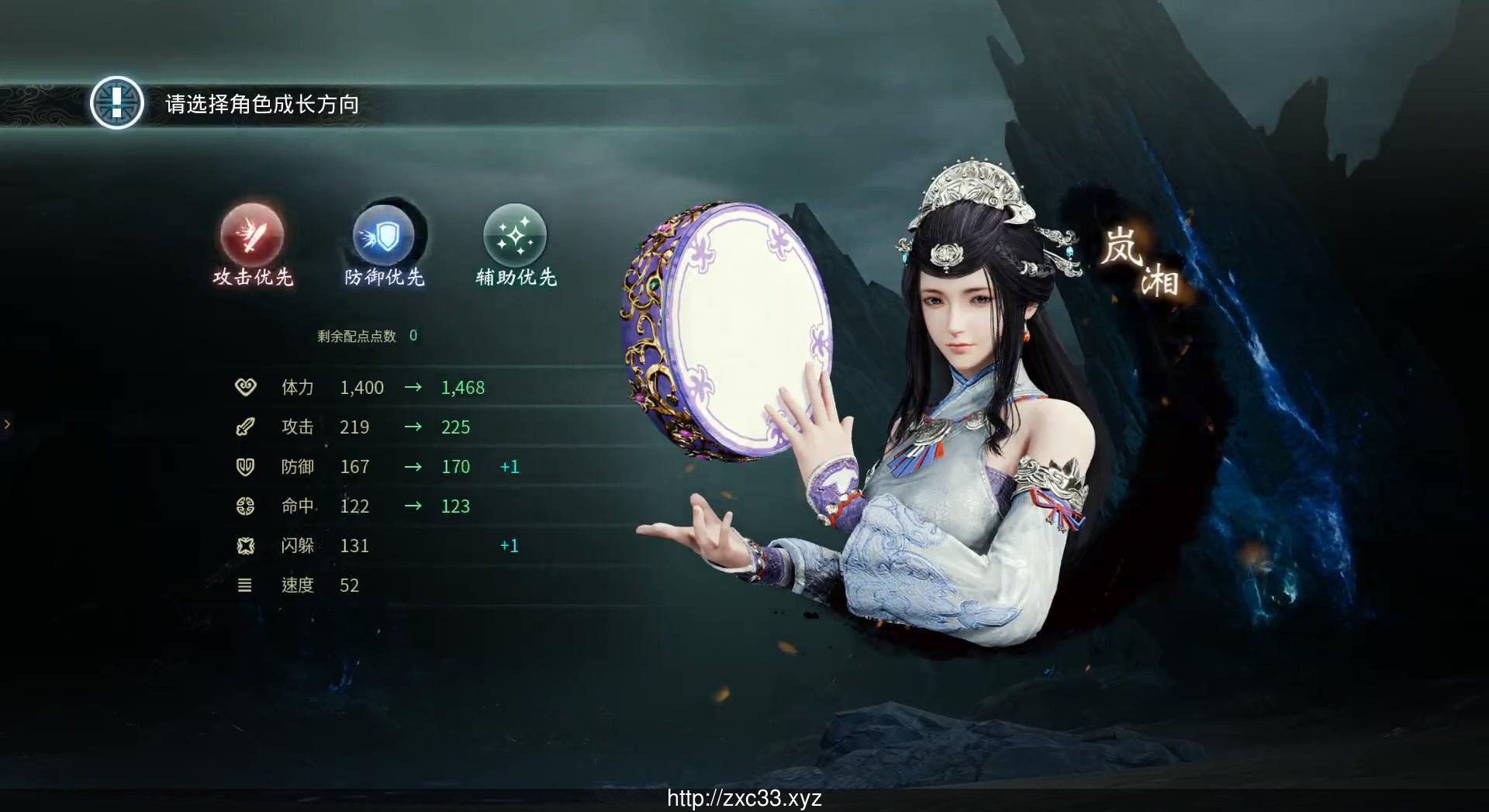Click the 剩余配点点数 value 0
Screen dimensions: 1489x812
[413, 336]
